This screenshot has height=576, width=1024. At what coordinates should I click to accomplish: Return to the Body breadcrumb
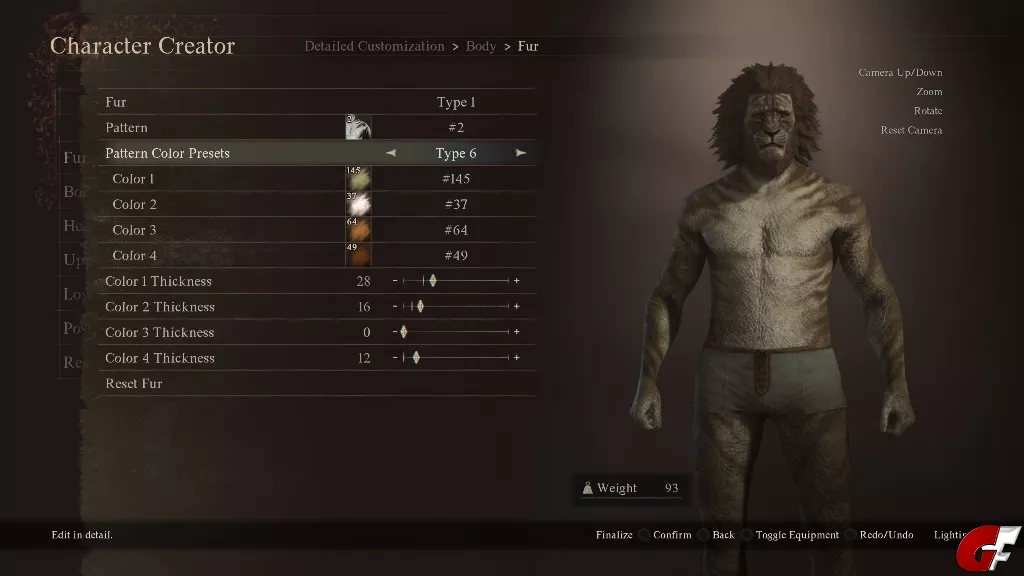click(x=481, y=46)
